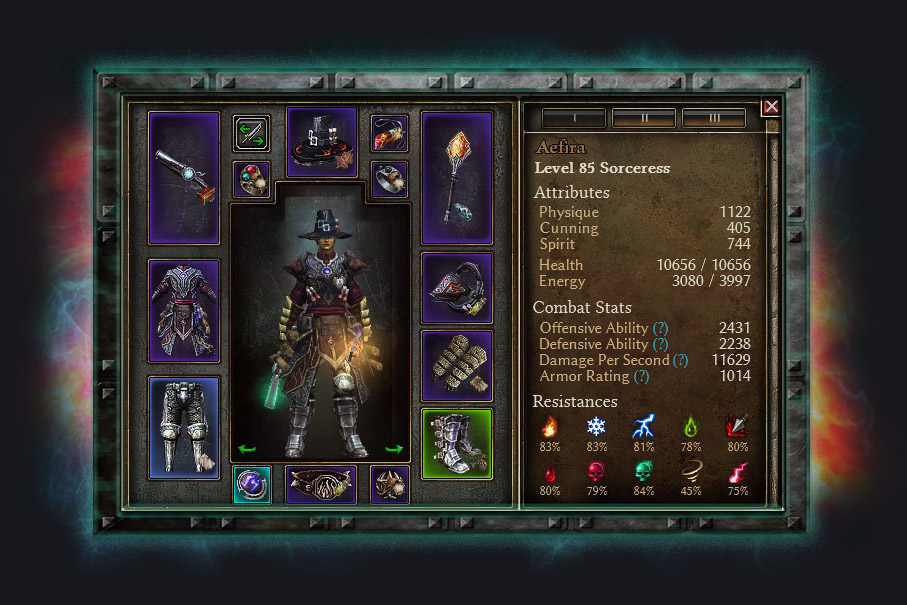
Task: Select the green-highlighted boots slot
Action: point(457,443)
